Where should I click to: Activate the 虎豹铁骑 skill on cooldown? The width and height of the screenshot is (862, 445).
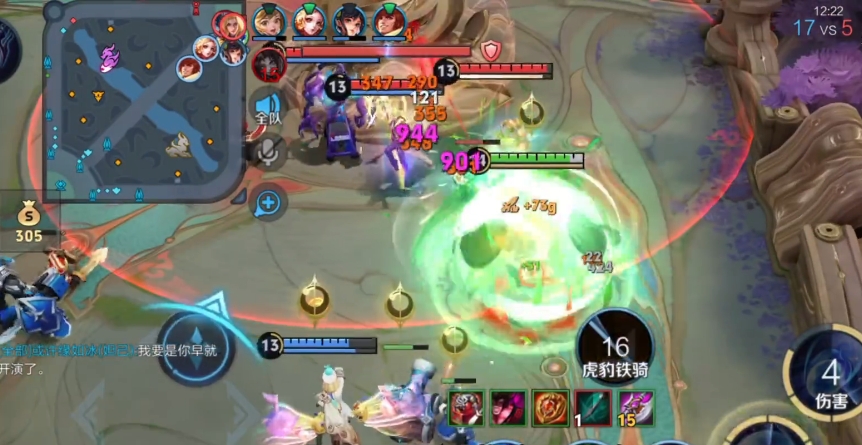615,345
